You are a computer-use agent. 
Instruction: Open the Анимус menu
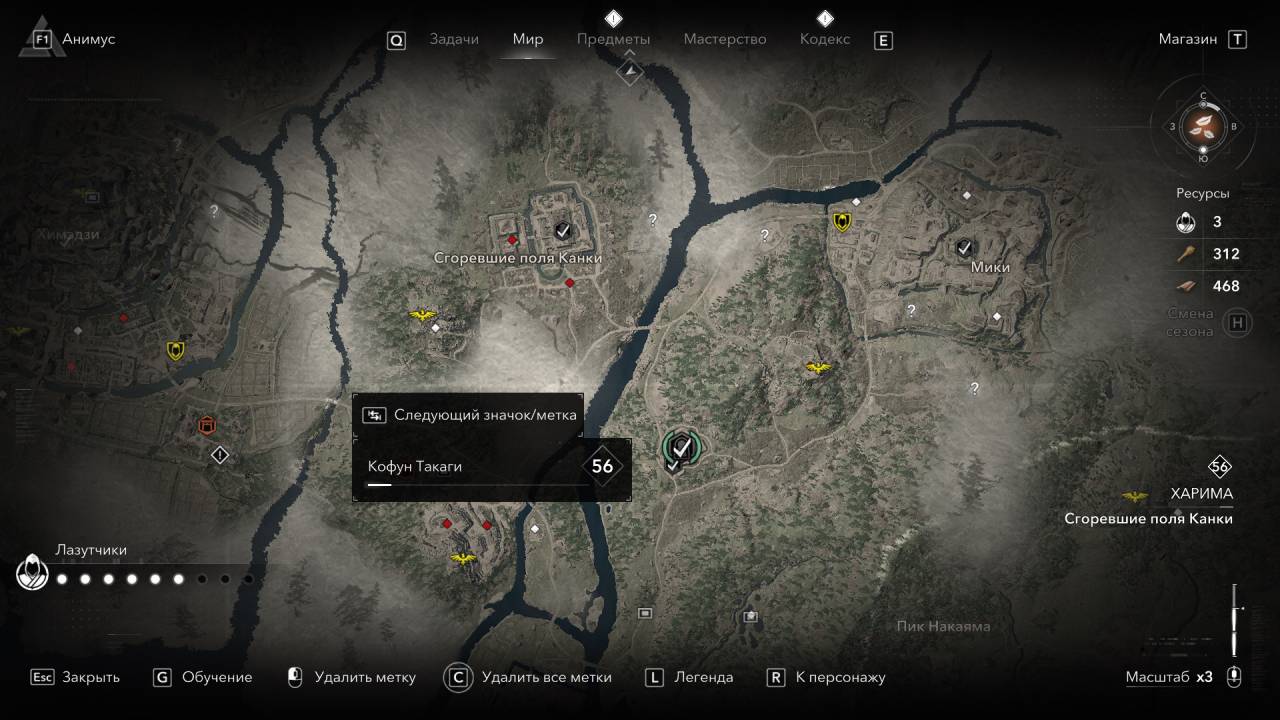[88, 39]
